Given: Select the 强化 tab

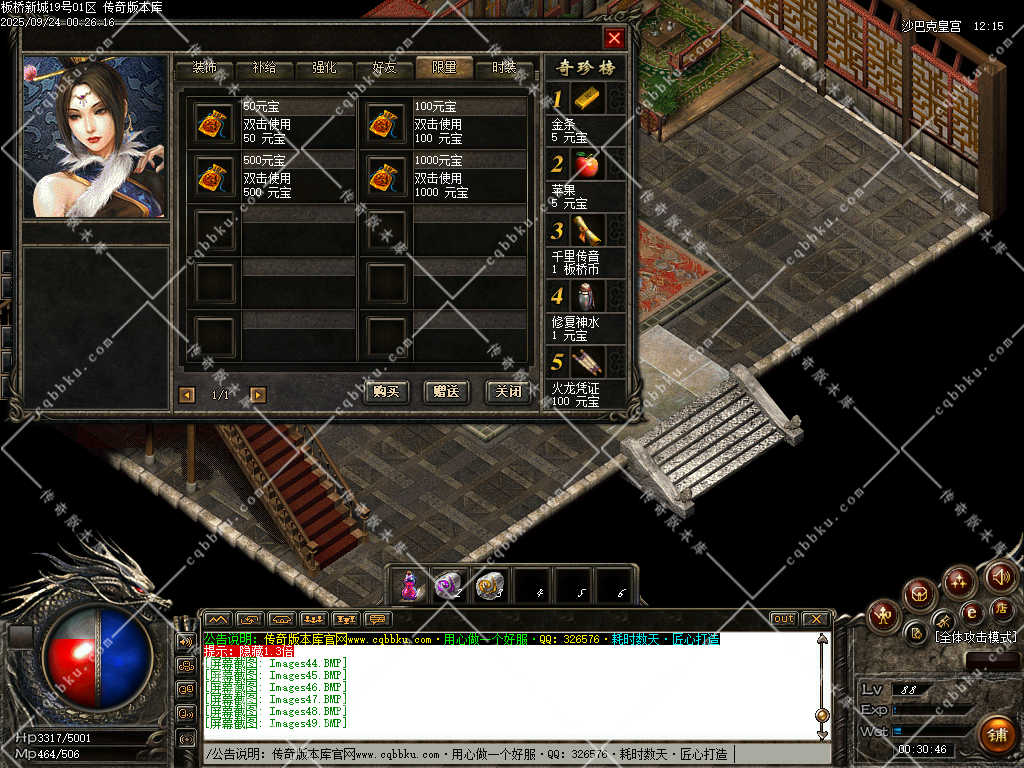Looking at the screenshot, I should [x=324, y=68].
